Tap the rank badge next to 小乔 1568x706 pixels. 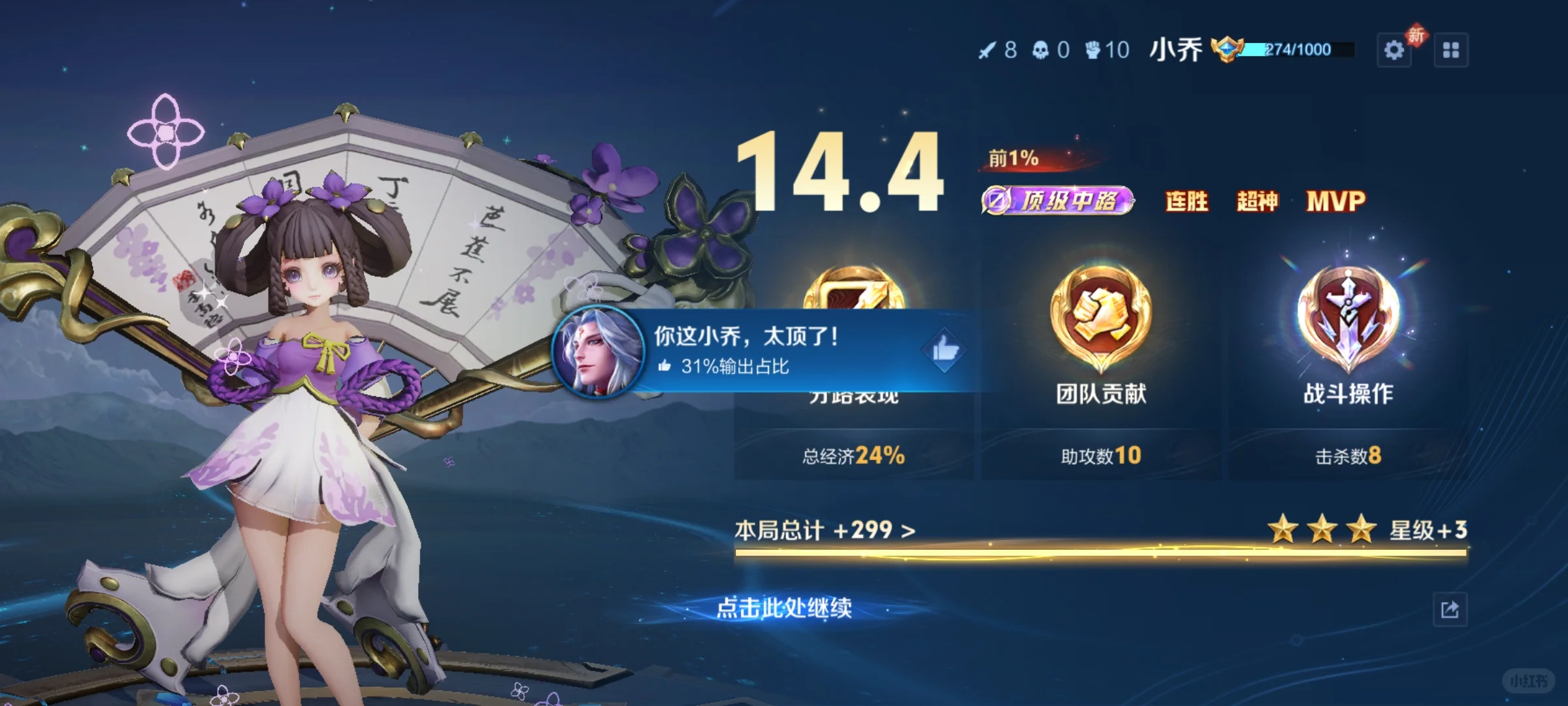coord(1228,49)
